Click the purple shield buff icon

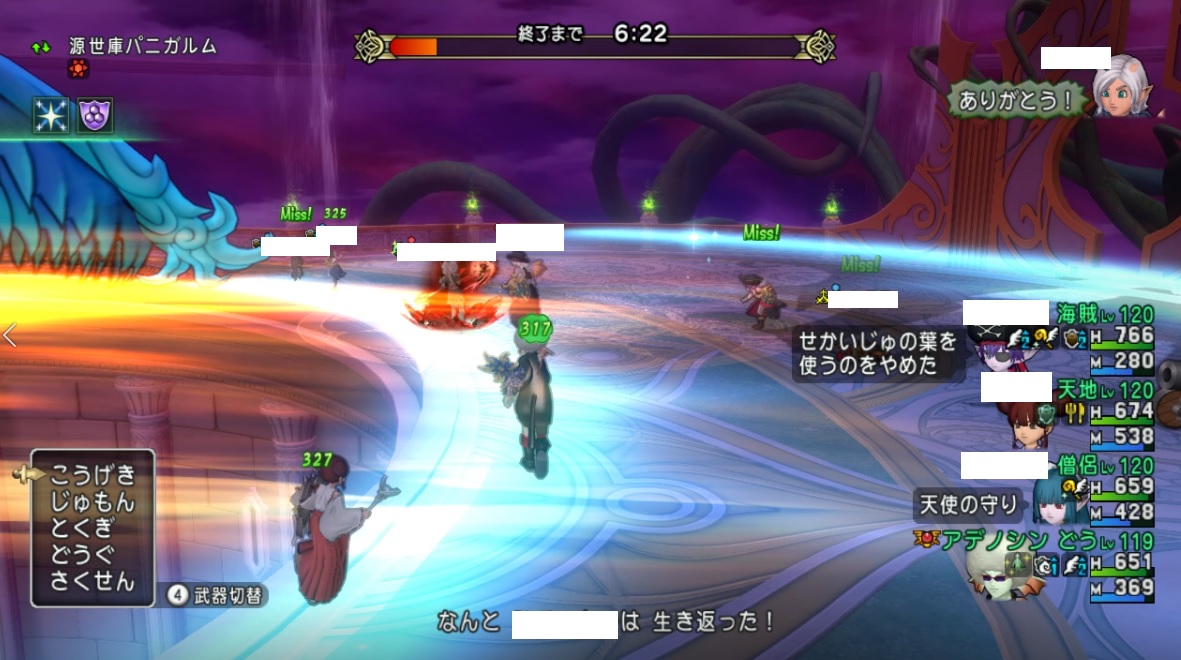(x=95, y=115)
